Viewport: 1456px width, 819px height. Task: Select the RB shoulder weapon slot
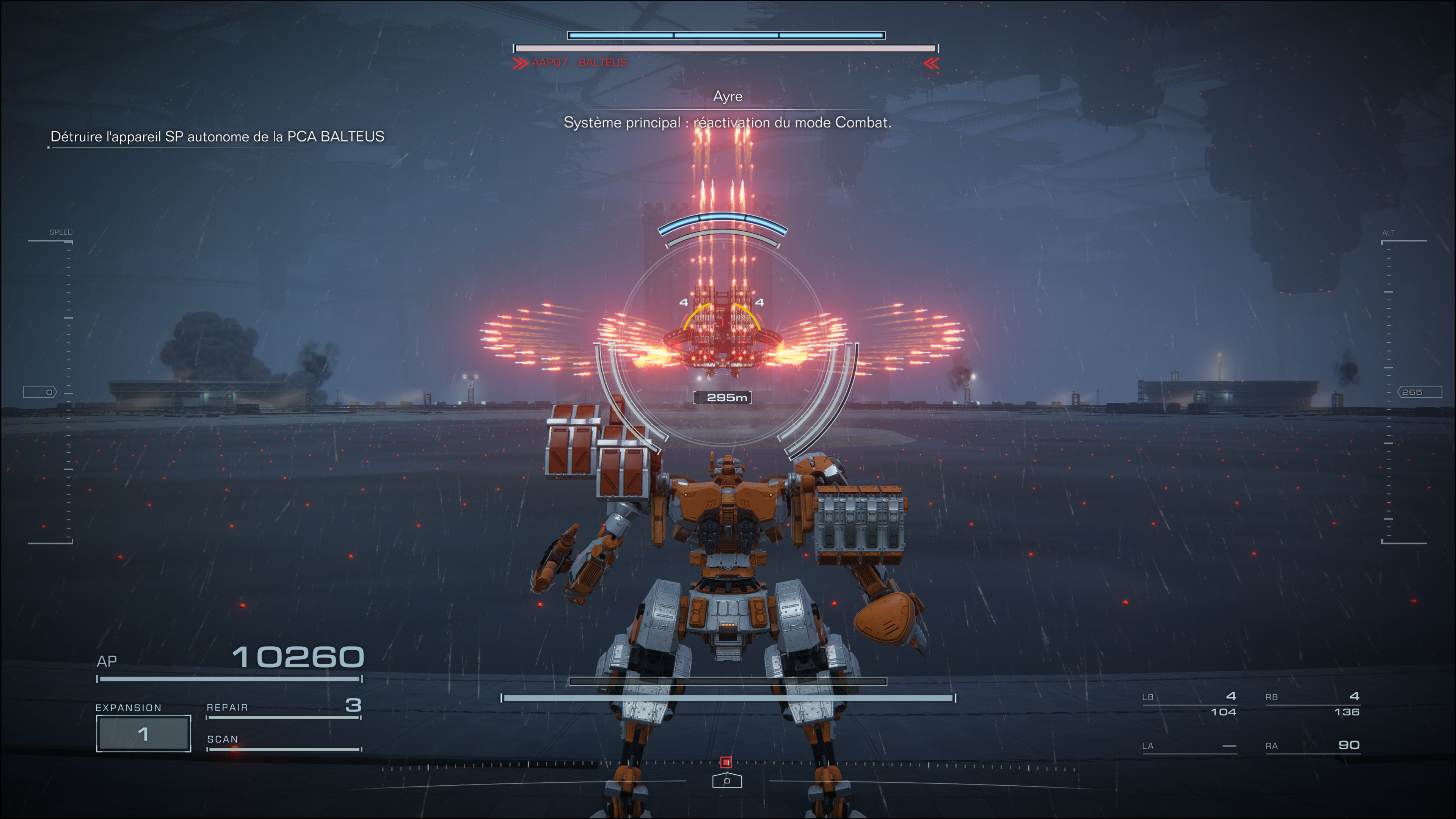[x=1312, y=704]
